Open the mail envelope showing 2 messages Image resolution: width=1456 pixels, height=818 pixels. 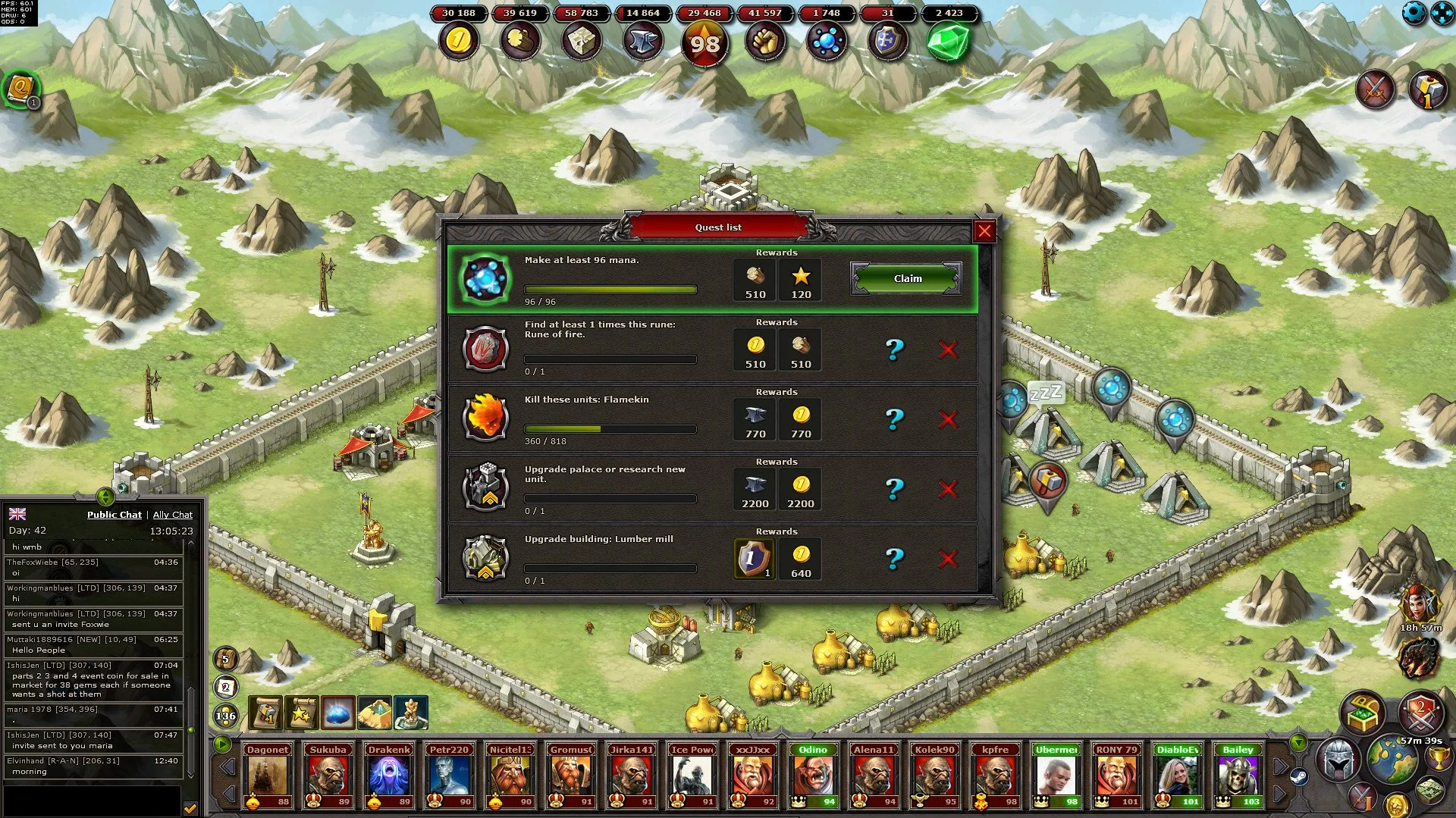click(x=225, y=686)
